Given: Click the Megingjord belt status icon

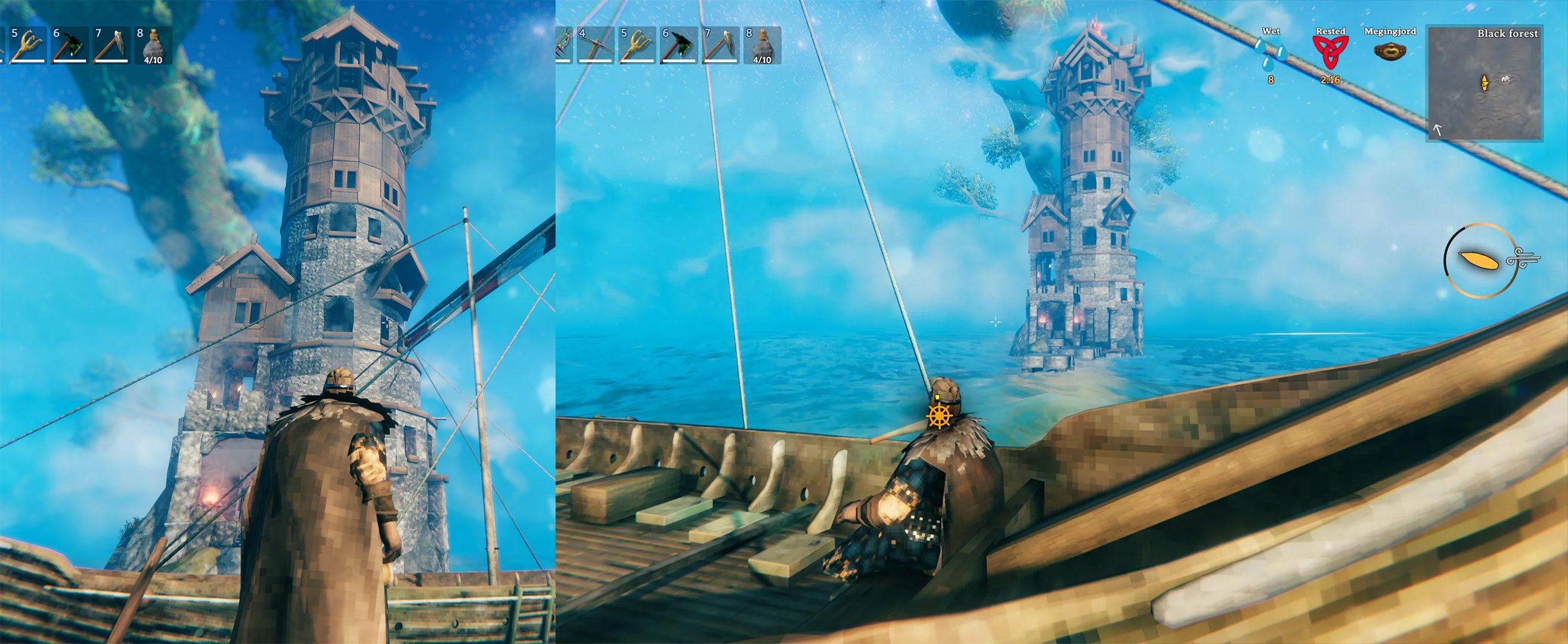Looking at the screenshot, I should (1390, 52).
